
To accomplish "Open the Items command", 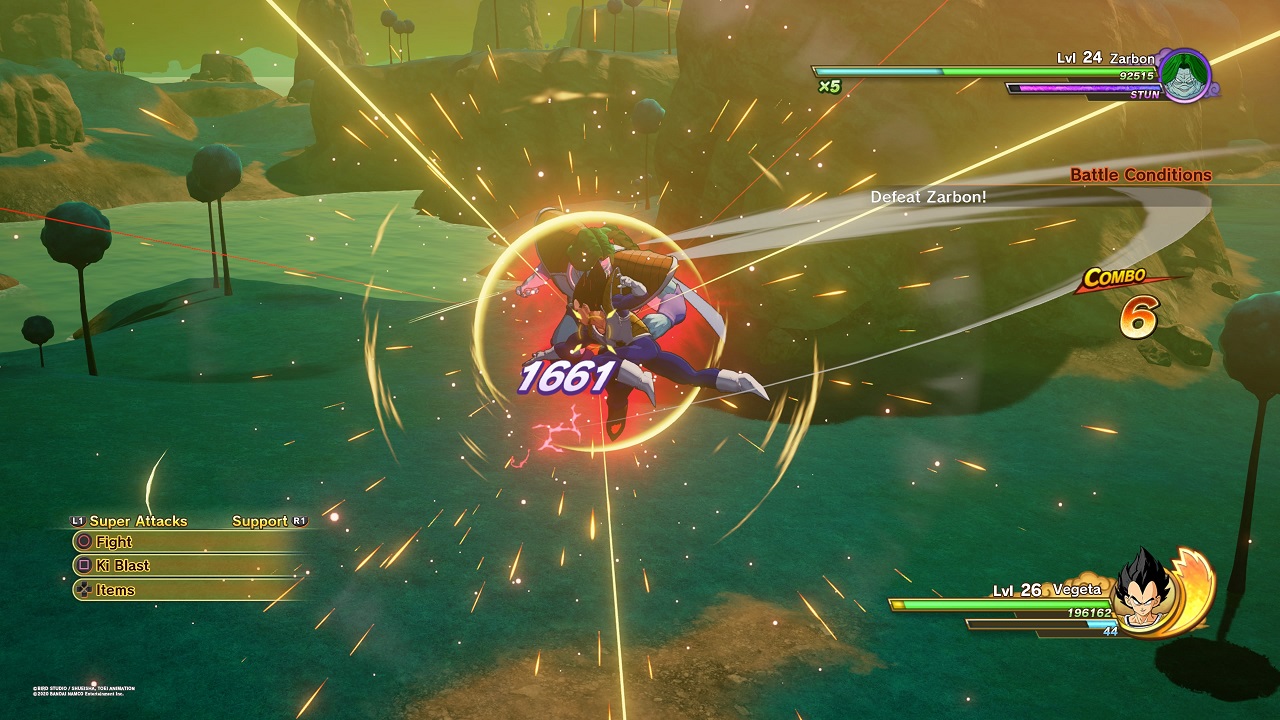I will 114,590.
